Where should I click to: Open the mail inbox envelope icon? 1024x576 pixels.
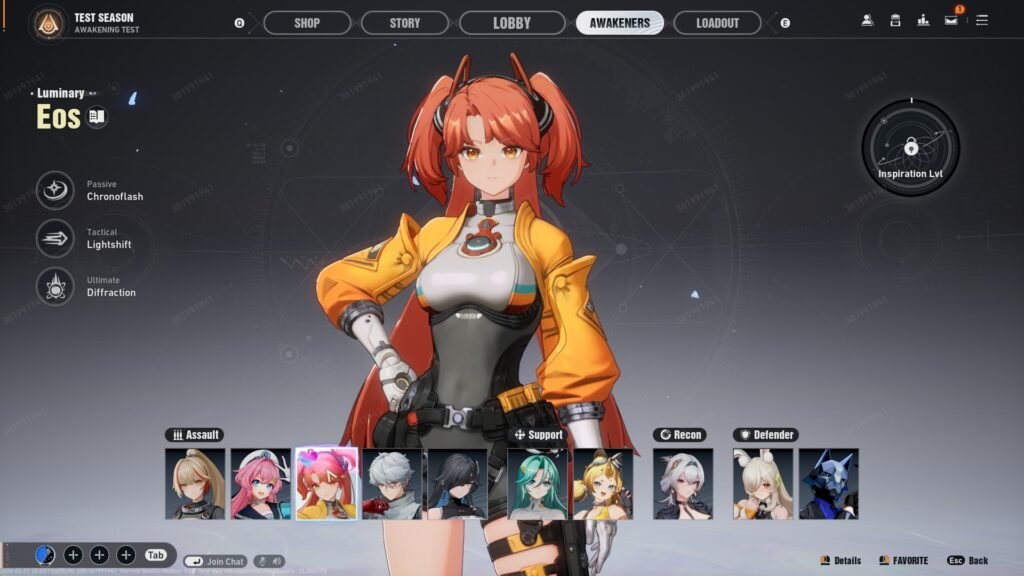[951, 20]
